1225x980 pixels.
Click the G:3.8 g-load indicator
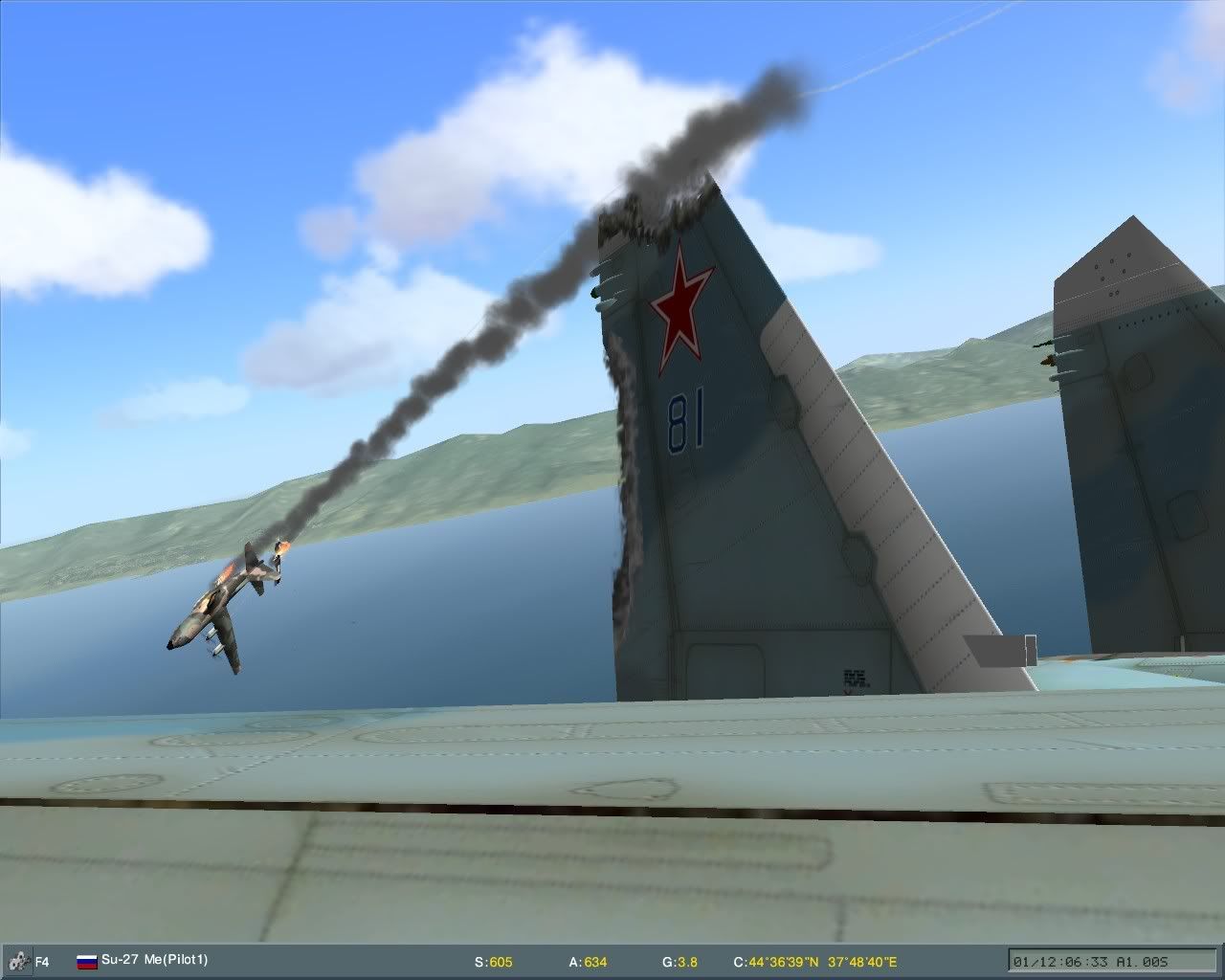tap(679, 963)
